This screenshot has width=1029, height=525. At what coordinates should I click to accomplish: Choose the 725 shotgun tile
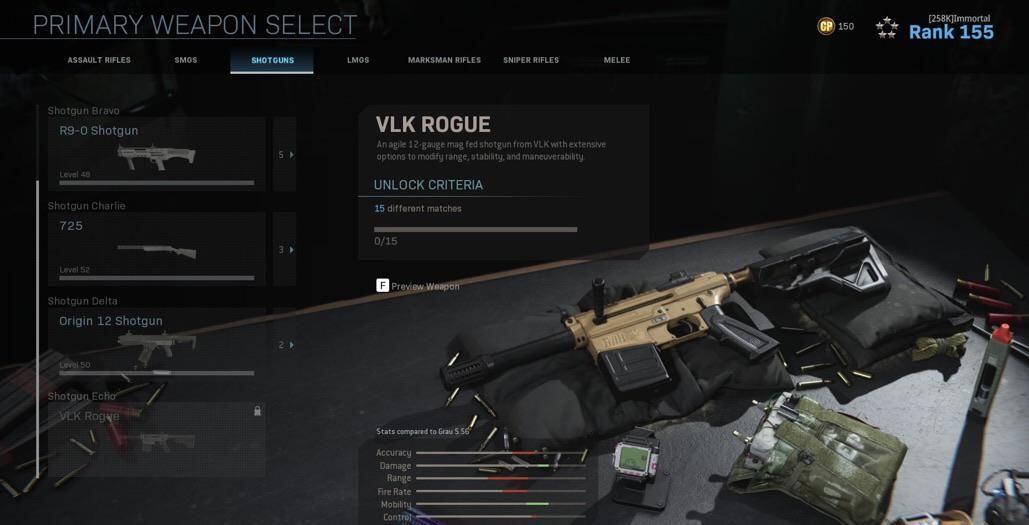tap(157, 248)
